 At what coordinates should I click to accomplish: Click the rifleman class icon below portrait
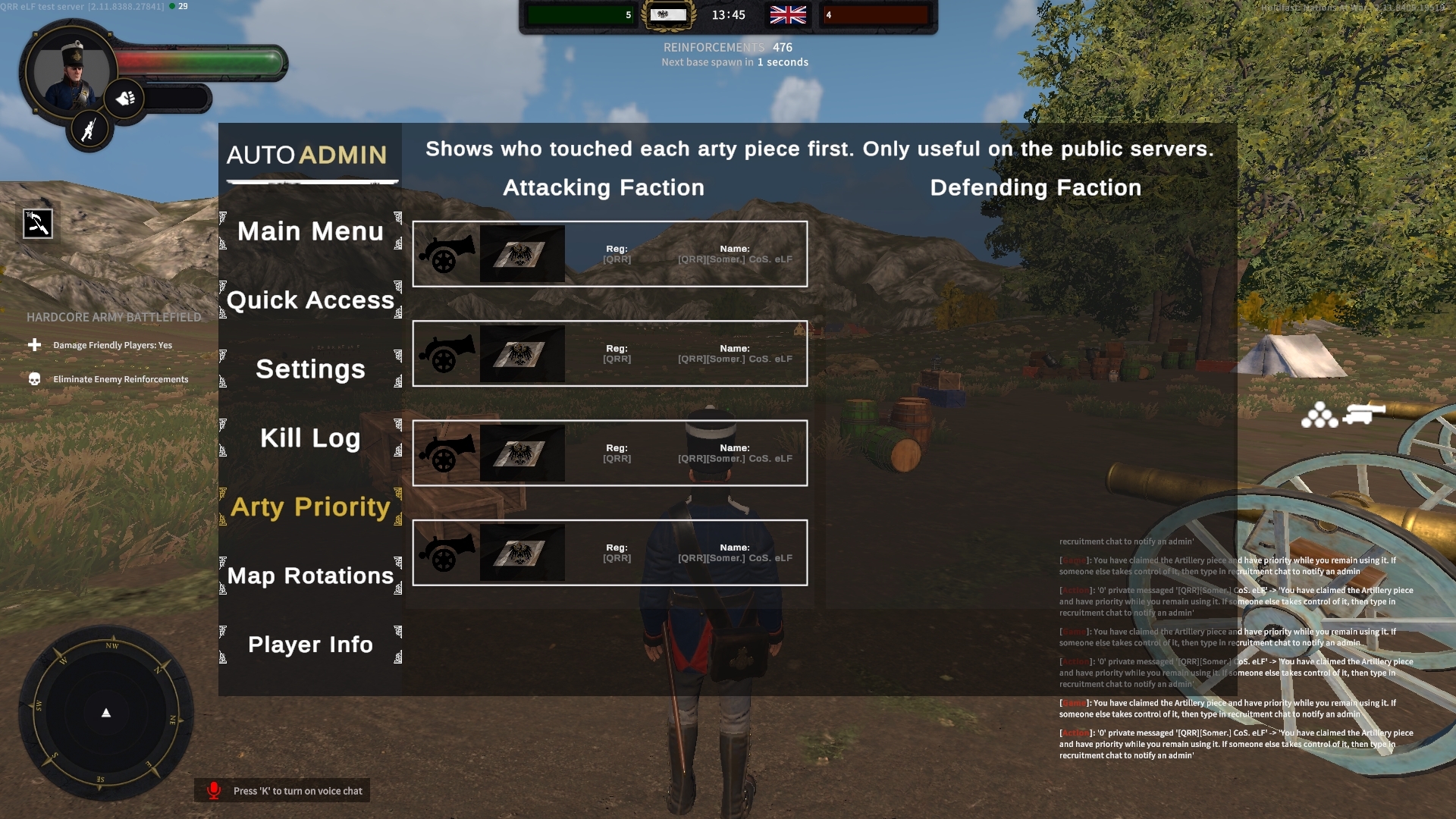pos(89,129)
